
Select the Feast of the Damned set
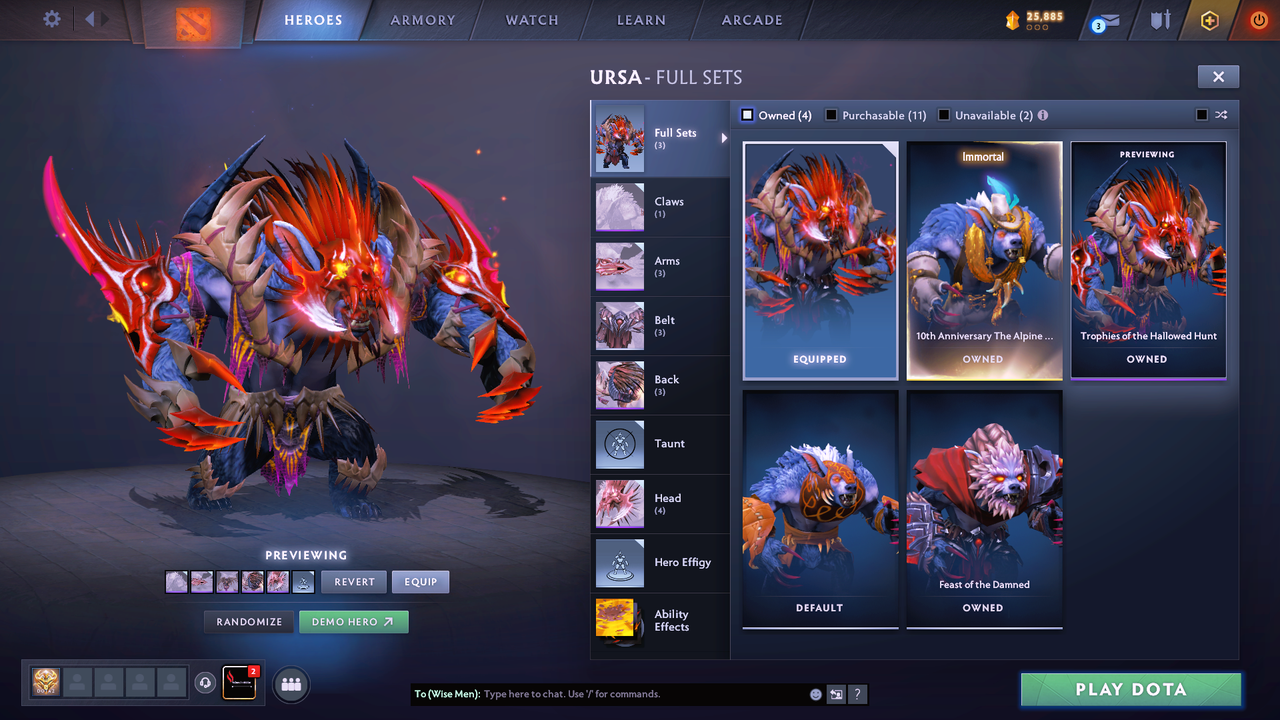(x=984, y=509)
